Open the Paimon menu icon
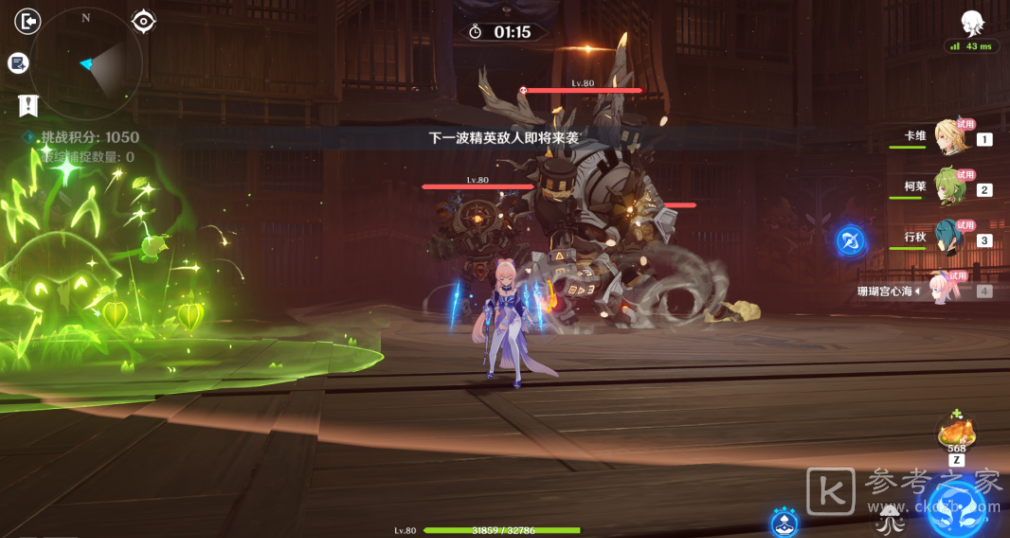1010x538 pixels. (x=970, y=24)
